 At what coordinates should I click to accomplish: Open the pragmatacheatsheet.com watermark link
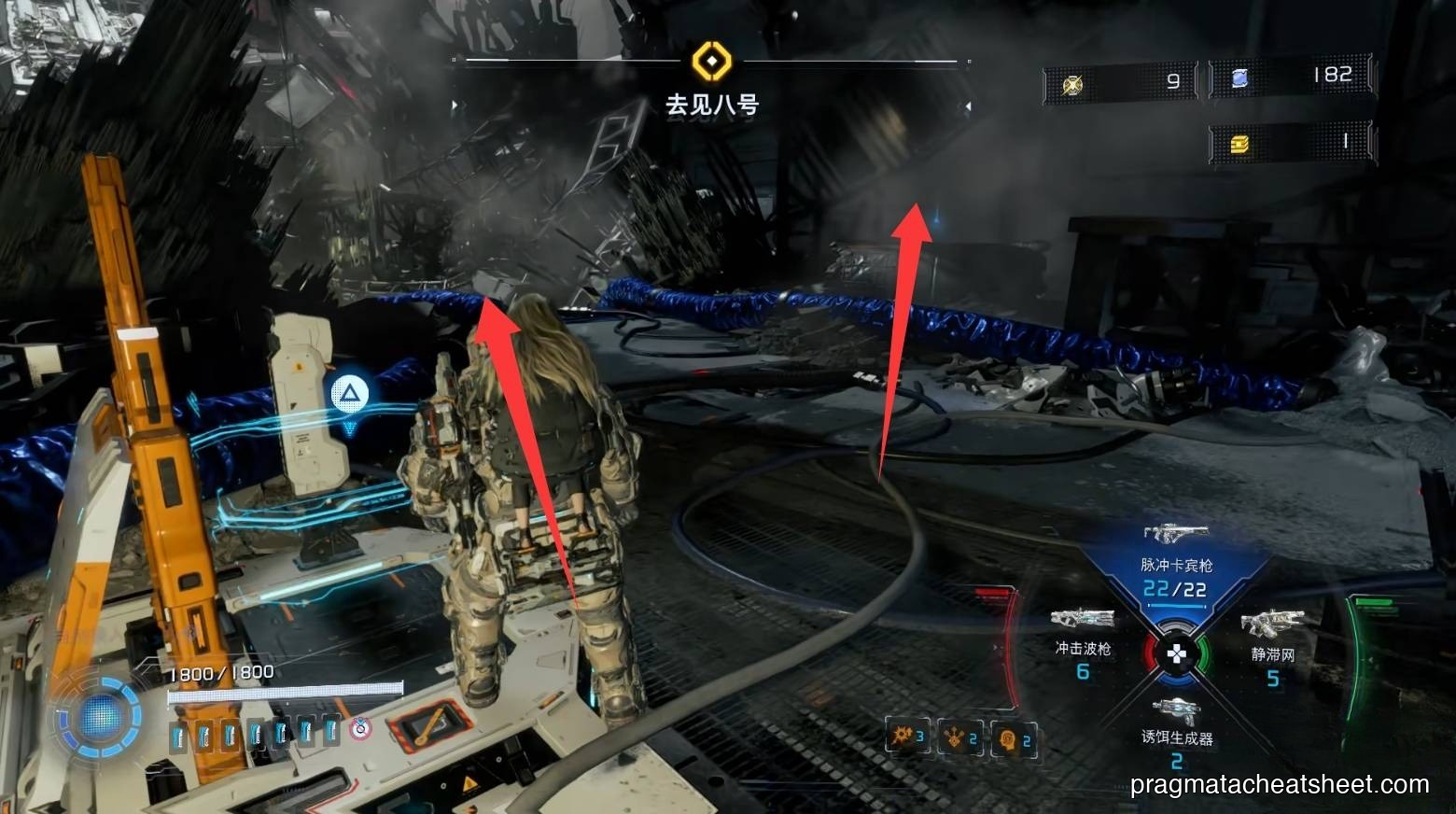(x=1279, y=785)
